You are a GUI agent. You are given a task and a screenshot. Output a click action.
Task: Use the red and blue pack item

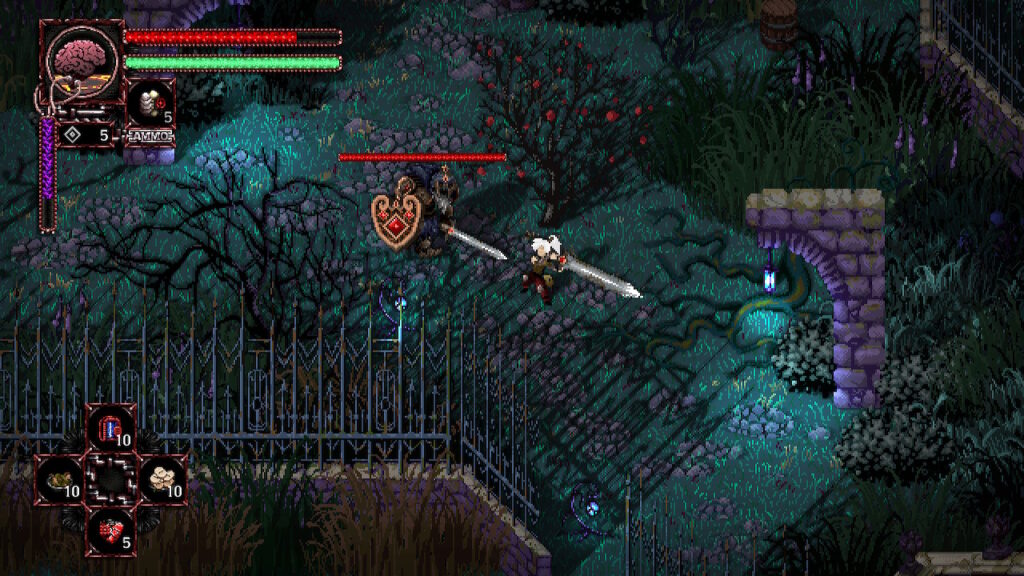click(110, 429)
